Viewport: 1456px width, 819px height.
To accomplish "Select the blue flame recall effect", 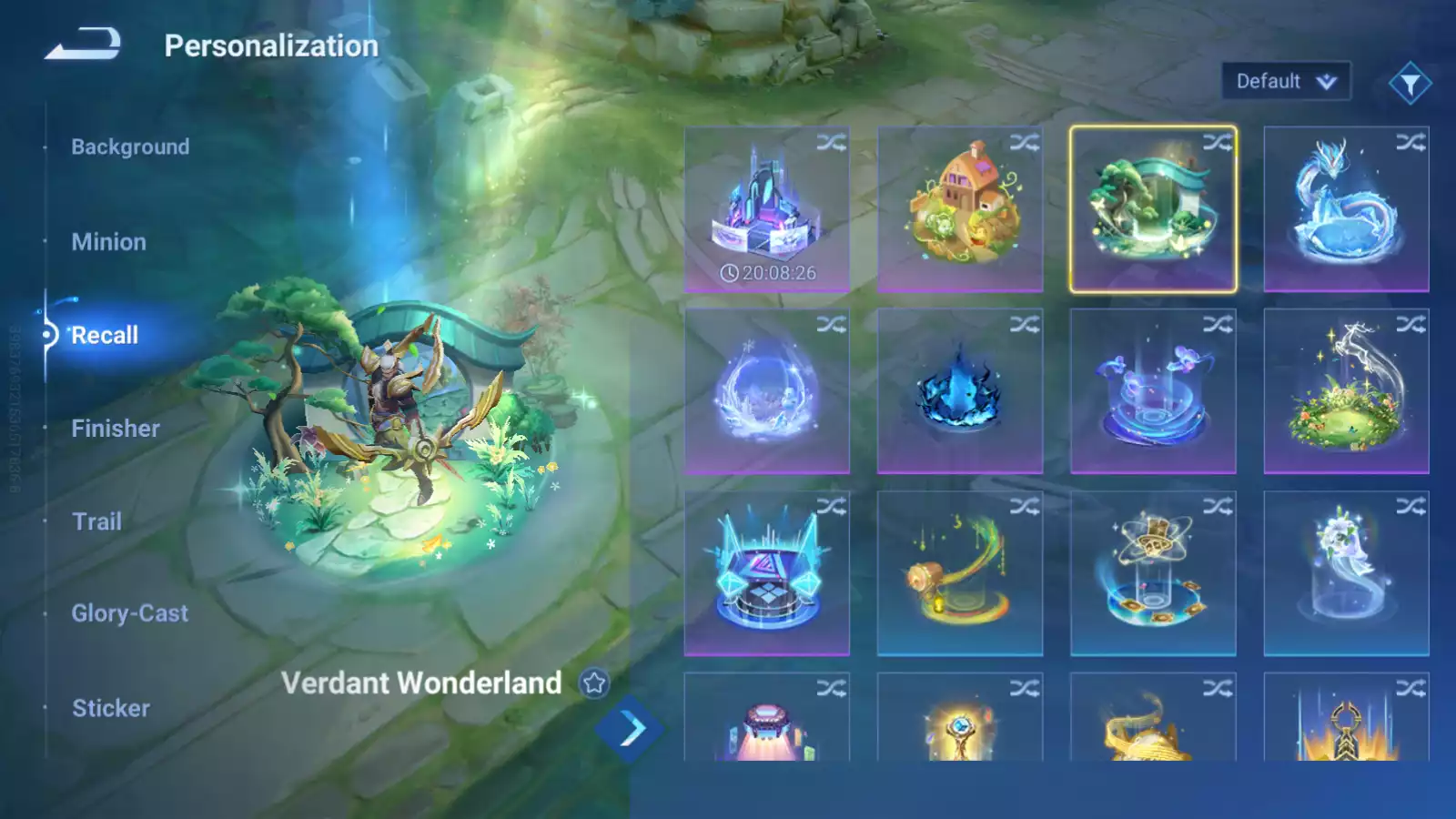I will pyautogui.click(x=960, y=391).
